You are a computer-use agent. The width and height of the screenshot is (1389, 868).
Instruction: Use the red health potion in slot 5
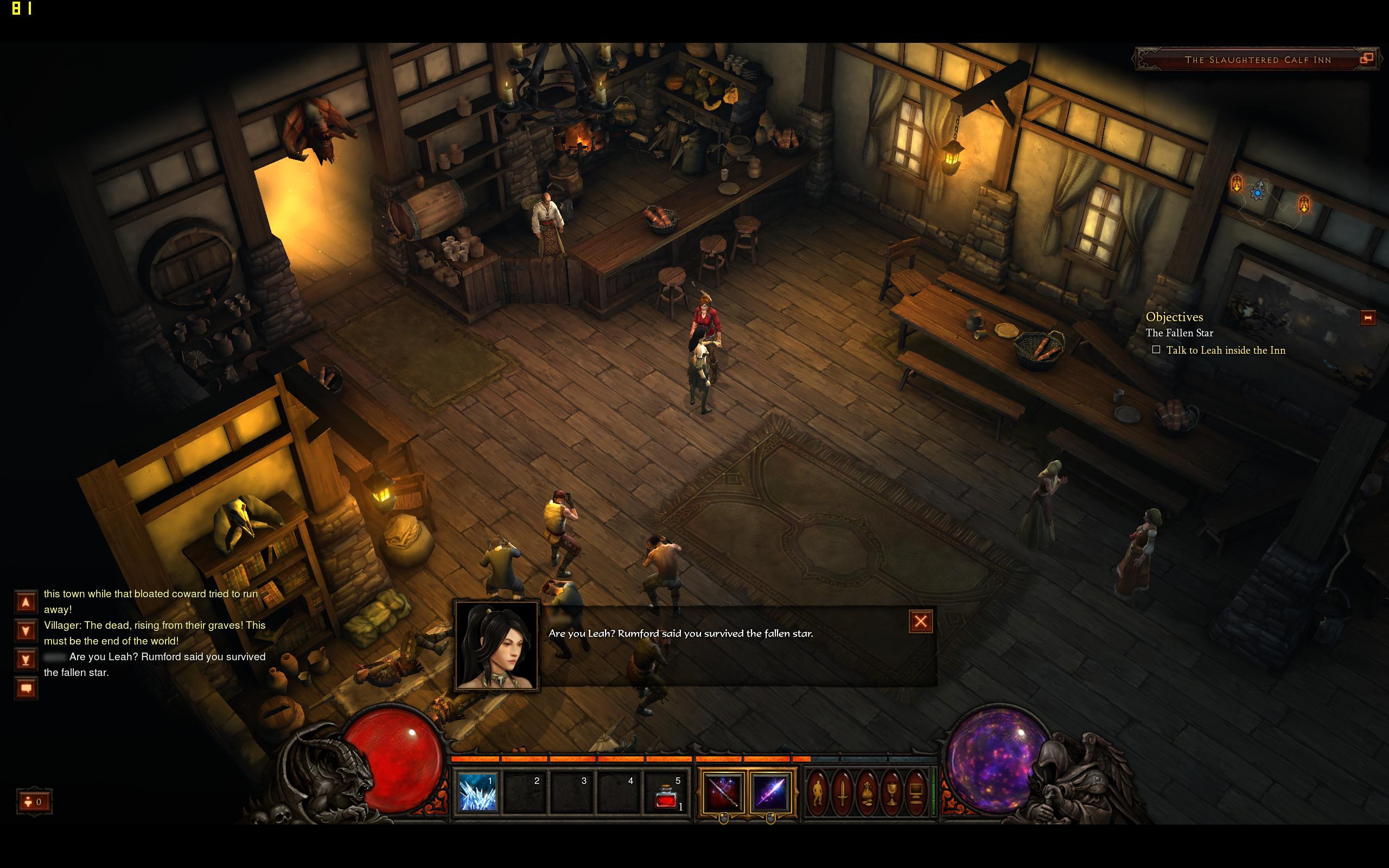pos(665,793)
